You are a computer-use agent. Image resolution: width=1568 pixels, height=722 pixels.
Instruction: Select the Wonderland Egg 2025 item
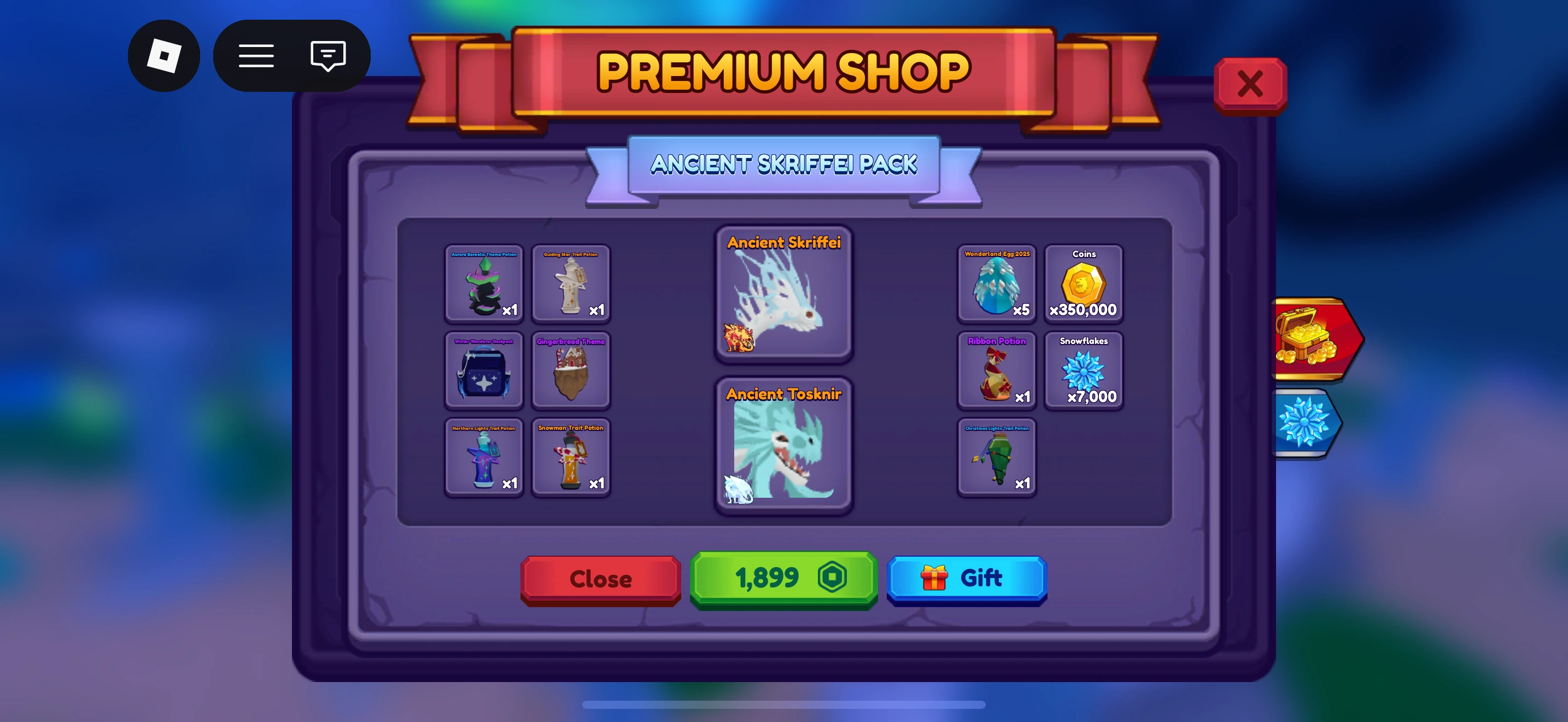point(997,284)
